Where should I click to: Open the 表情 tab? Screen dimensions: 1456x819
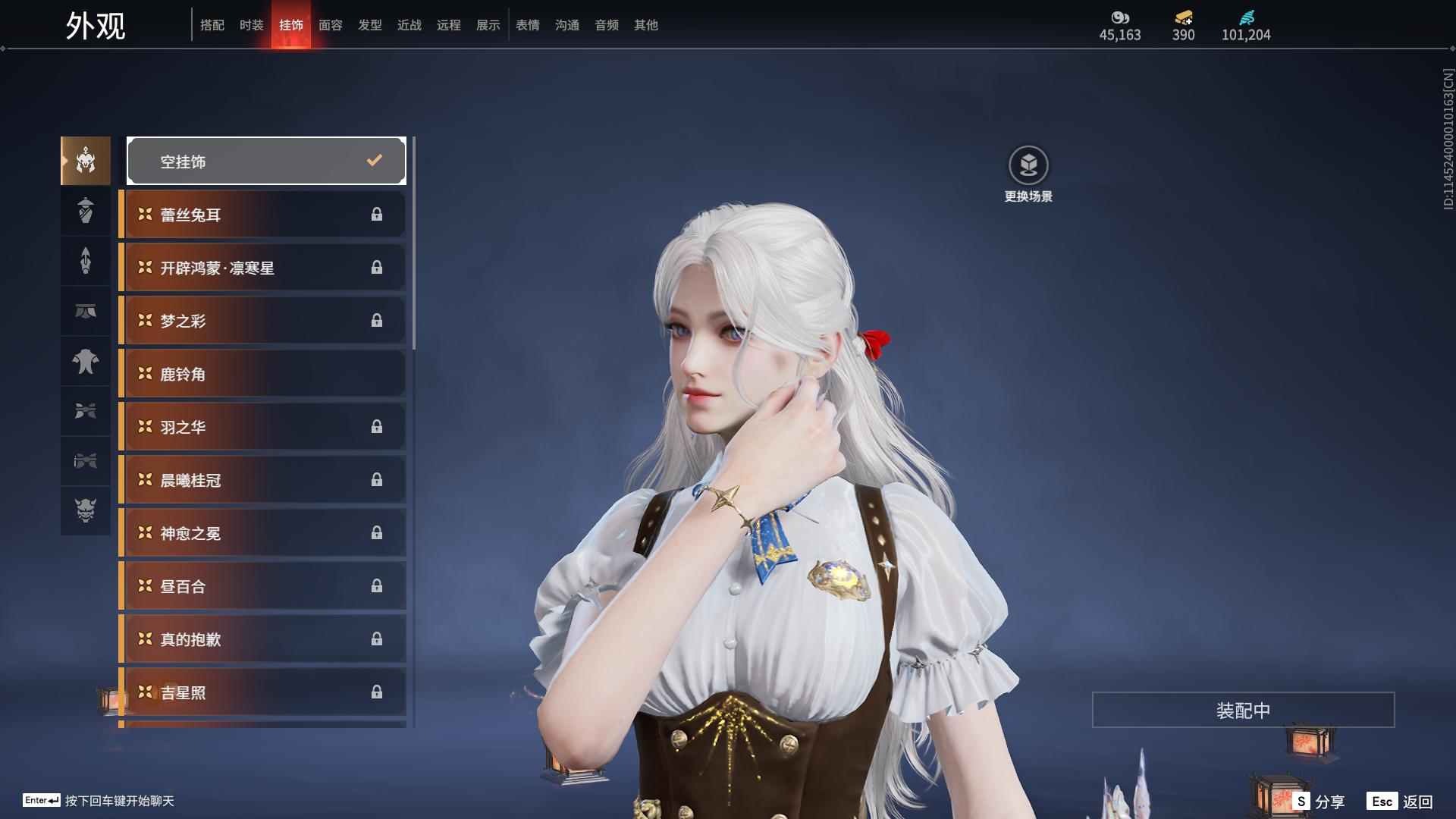(528, 25)
